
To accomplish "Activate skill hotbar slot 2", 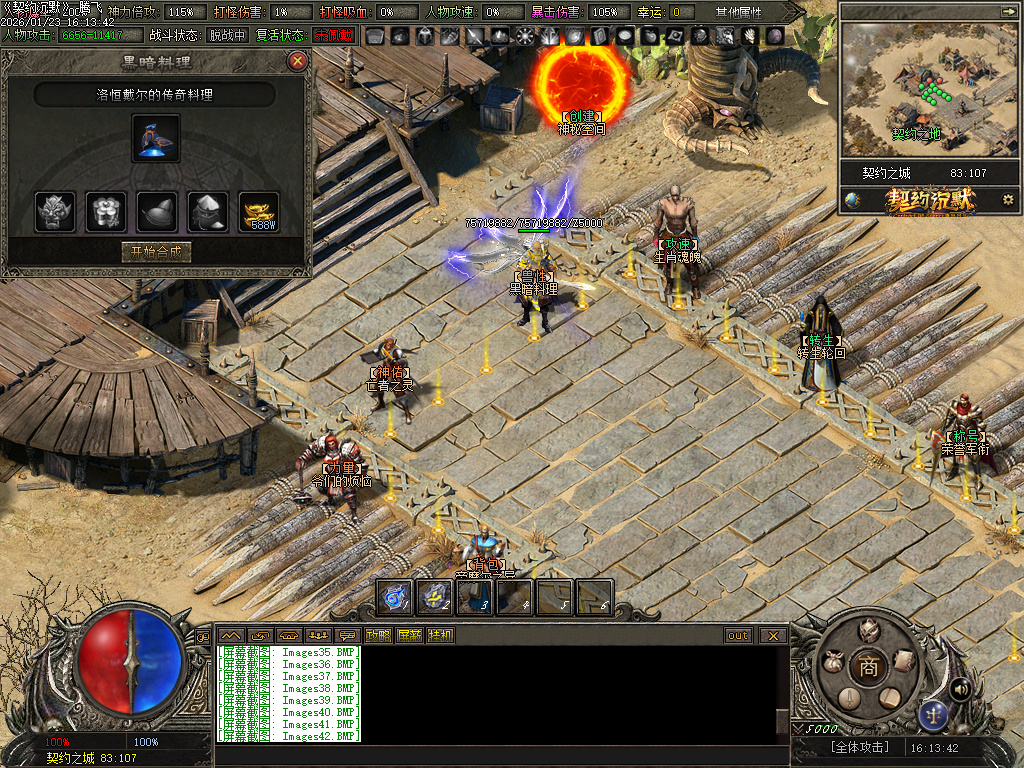I will coord(434,597).
